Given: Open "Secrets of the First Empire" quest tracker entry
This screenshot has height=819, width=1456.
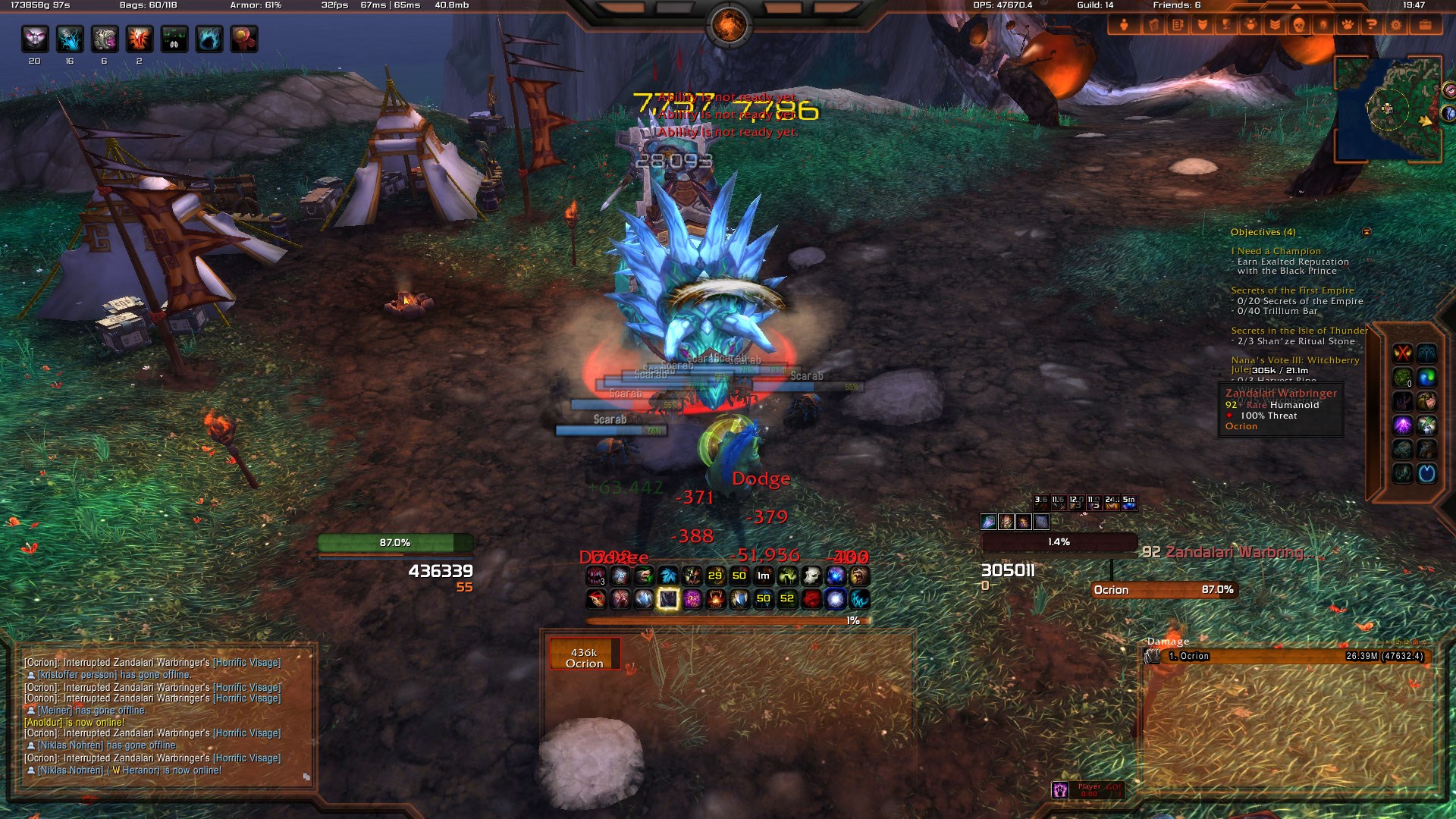Looking at the screenshot, I should coord(1292,290).
